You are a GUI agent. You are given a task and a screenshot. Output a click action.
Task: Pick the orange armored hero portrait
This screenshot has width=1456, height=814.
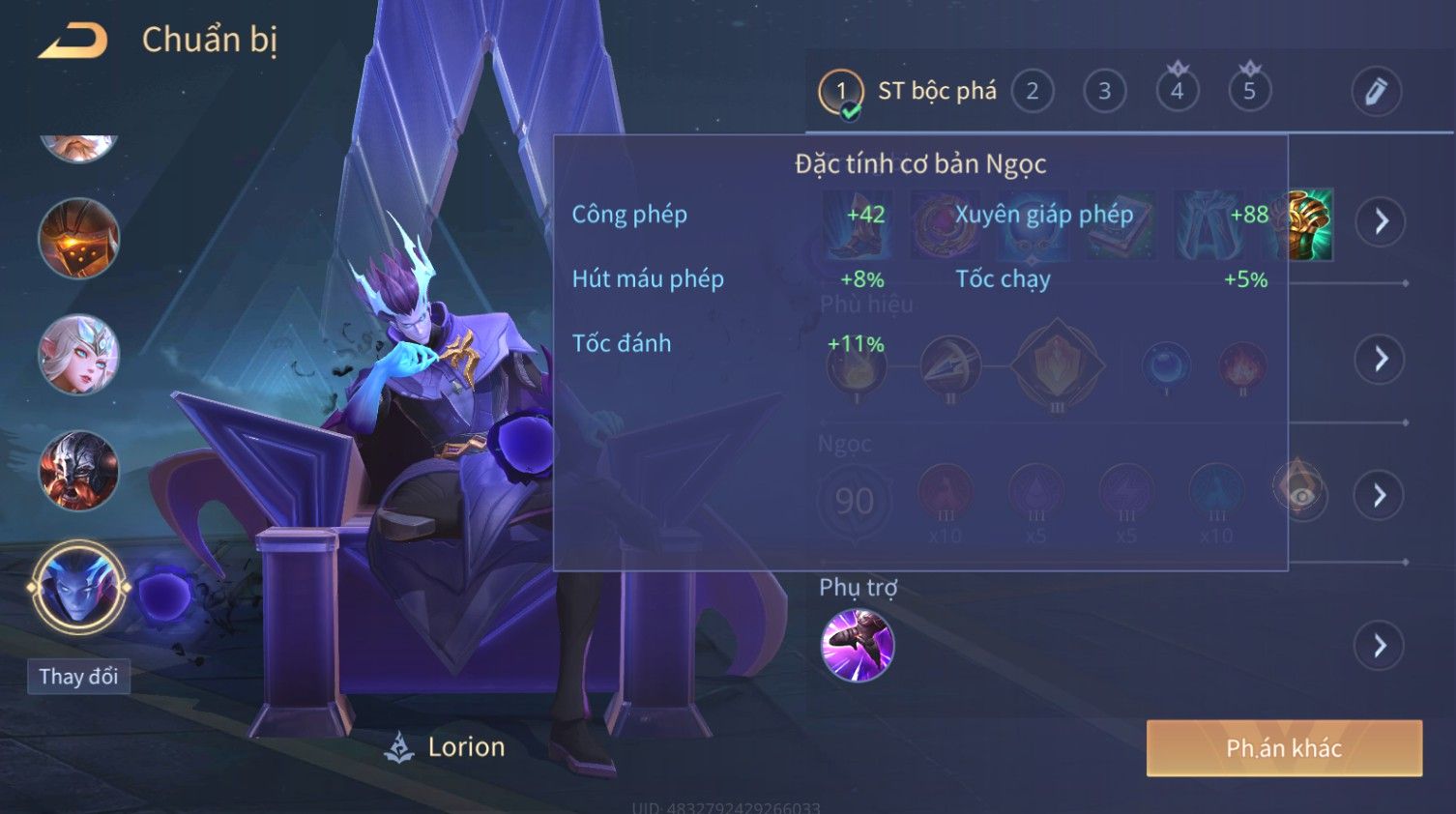pos(78,239)
